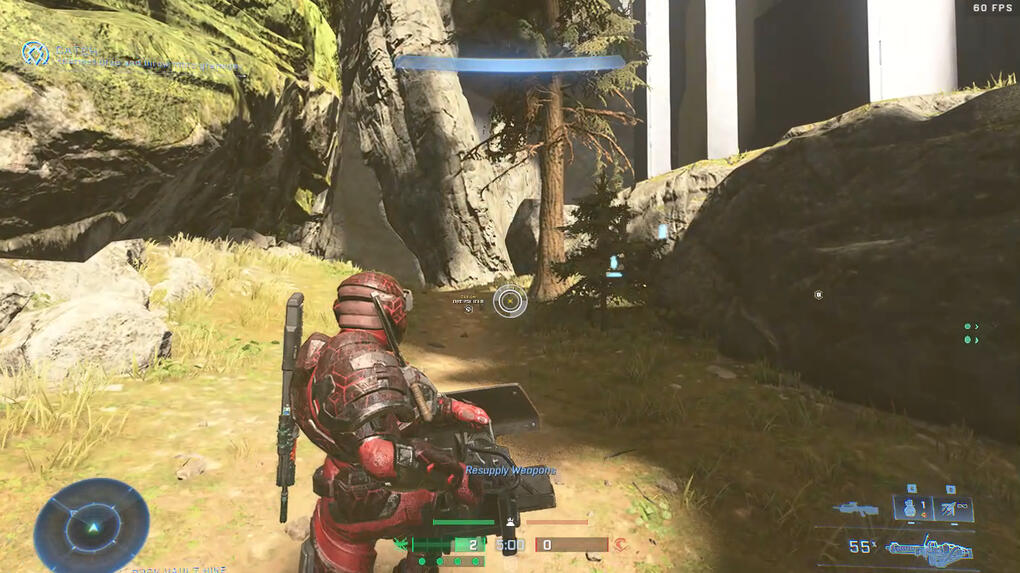Switch to the secondary assault rifle icon

855,510
